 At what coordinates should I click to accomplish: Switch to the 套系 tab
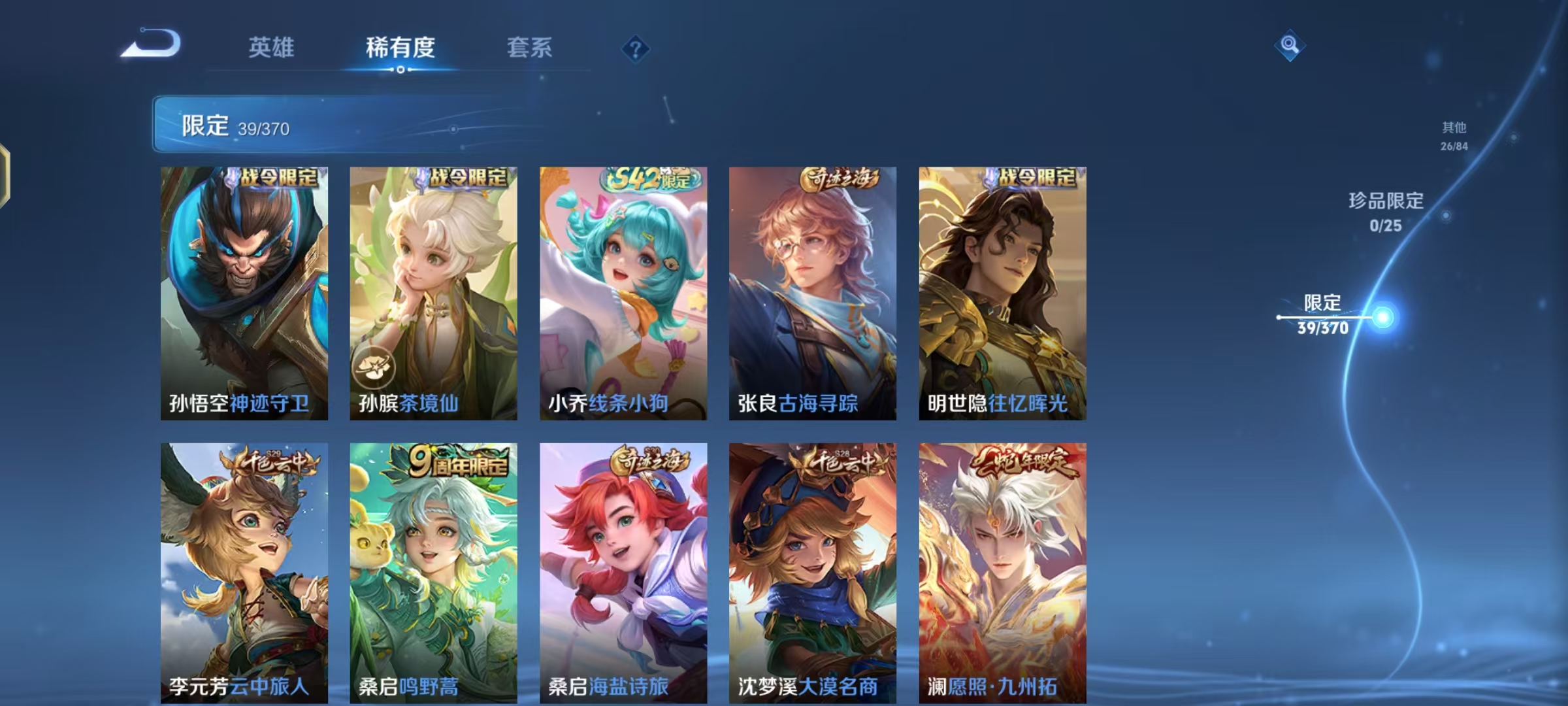point(529,47)
